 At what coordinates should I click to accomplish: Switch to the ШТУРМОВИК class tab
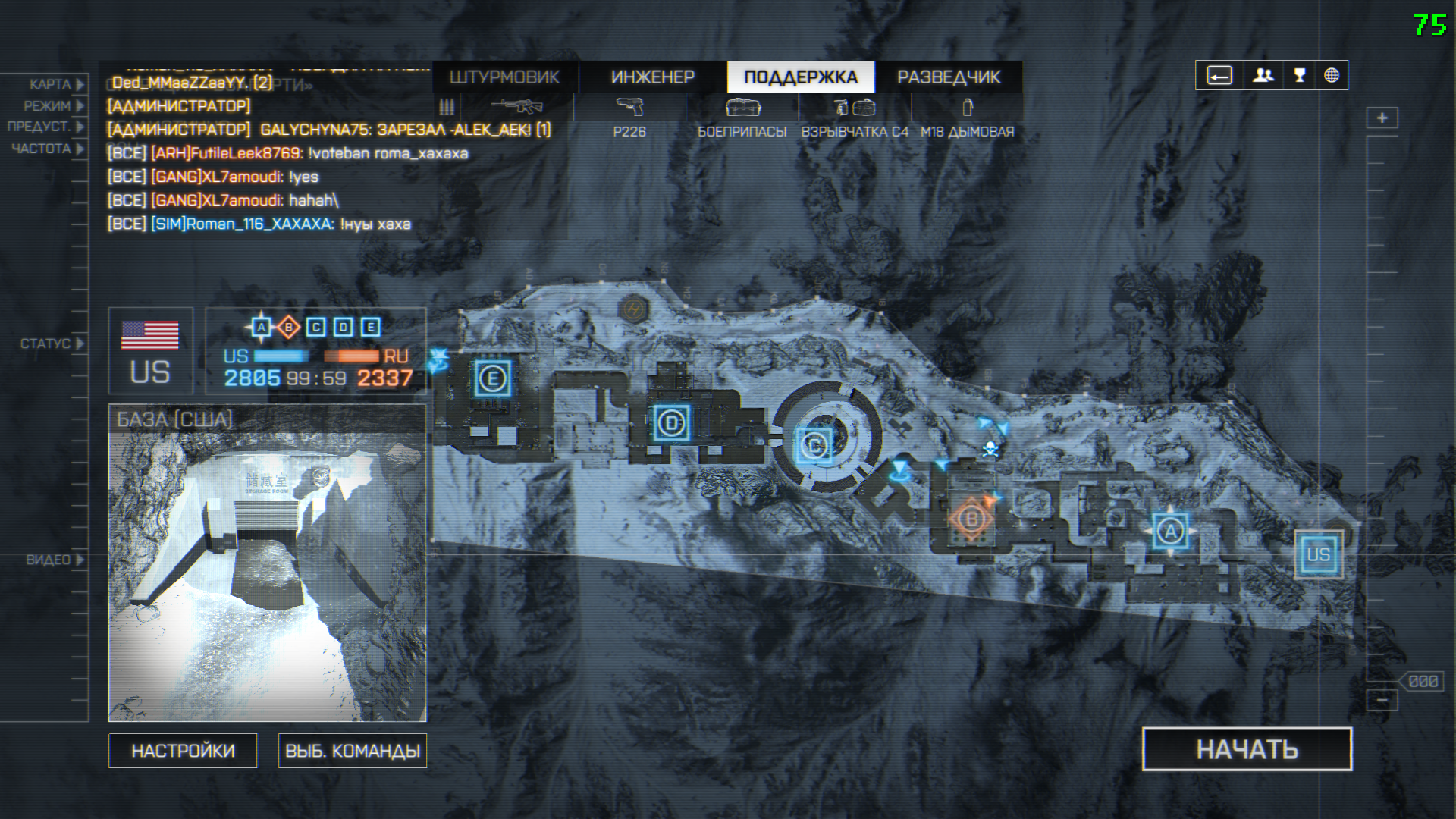click(504, 77)
